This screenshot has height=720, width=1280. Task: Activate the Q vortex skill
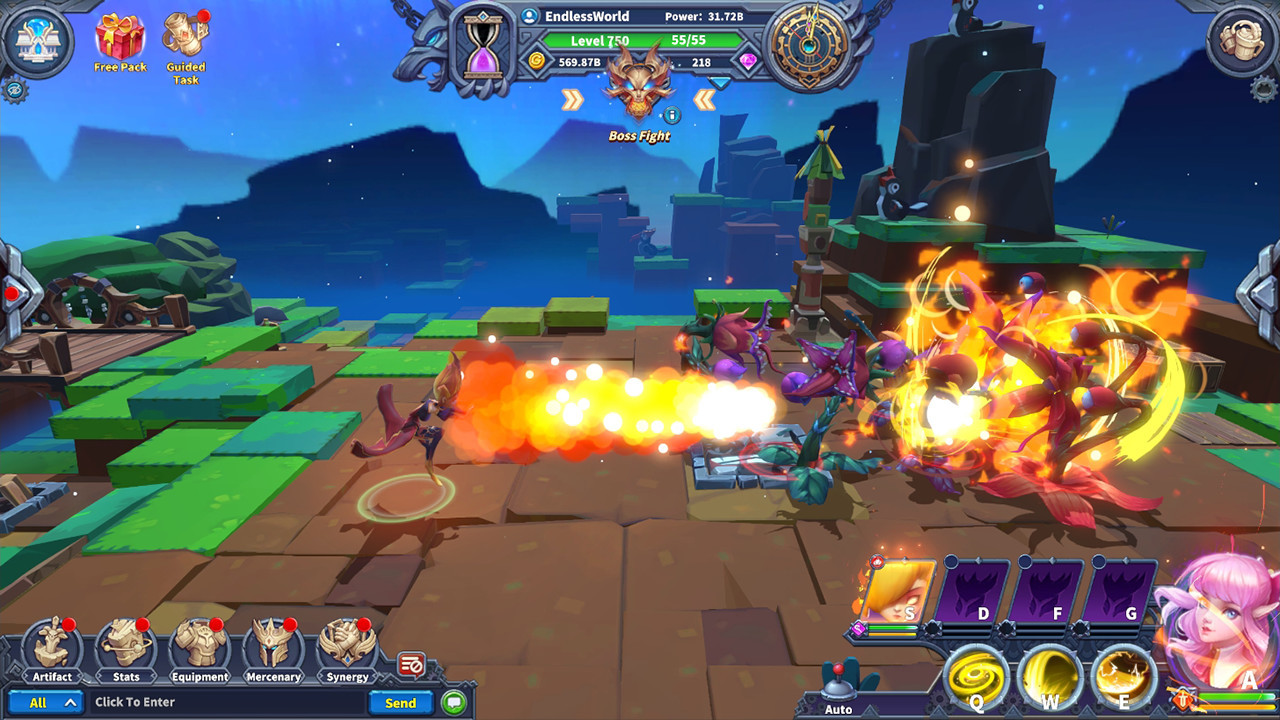[976, 677]
